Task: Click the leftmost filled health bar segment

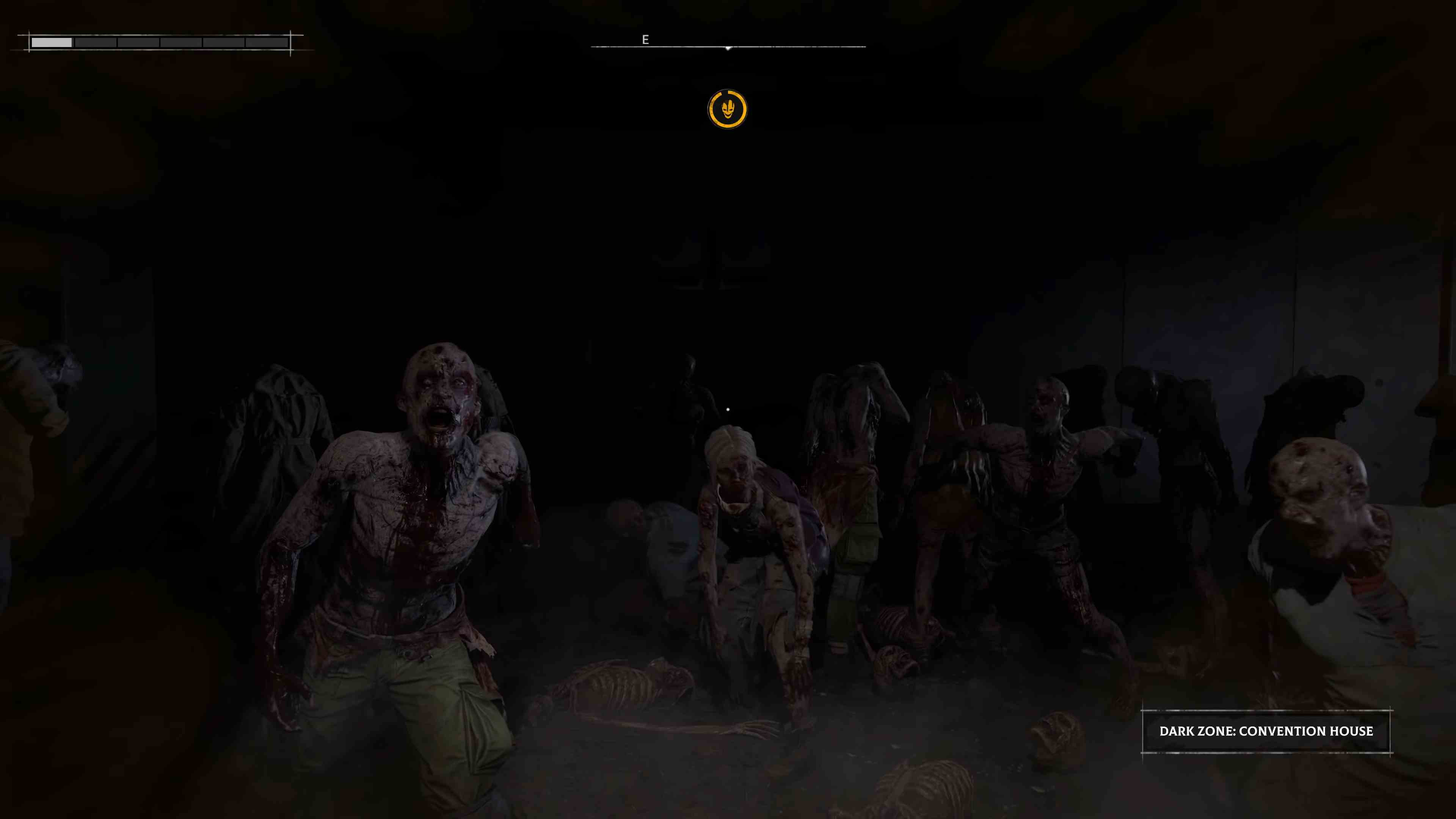Action: (53, 42)
